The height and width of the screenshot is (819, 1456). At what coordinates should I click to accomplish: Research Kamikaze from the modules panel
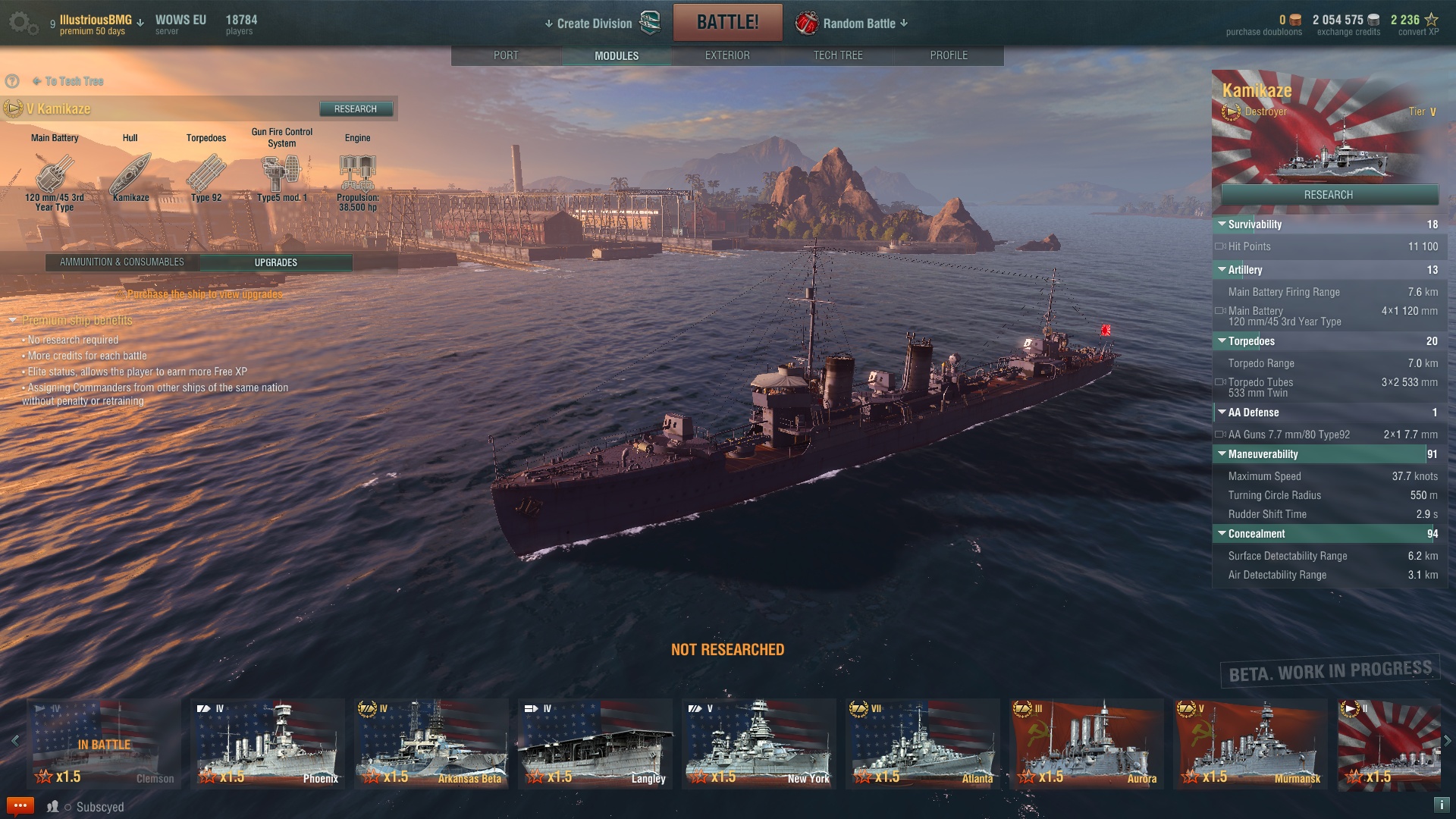coord(355,109)
